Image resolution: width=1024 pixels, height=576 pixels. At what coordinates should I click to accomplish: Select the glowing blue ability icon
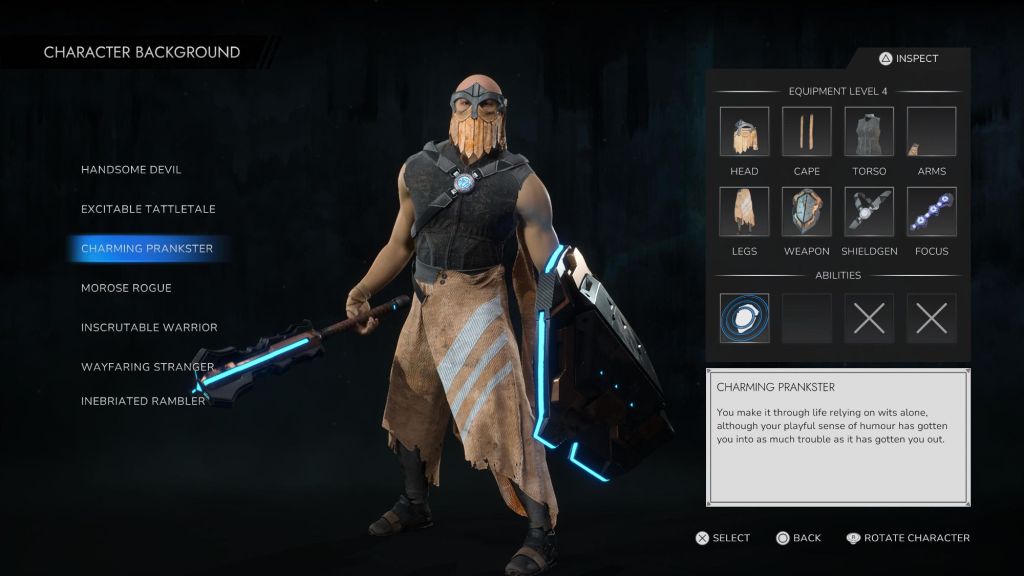click(744, 318)
